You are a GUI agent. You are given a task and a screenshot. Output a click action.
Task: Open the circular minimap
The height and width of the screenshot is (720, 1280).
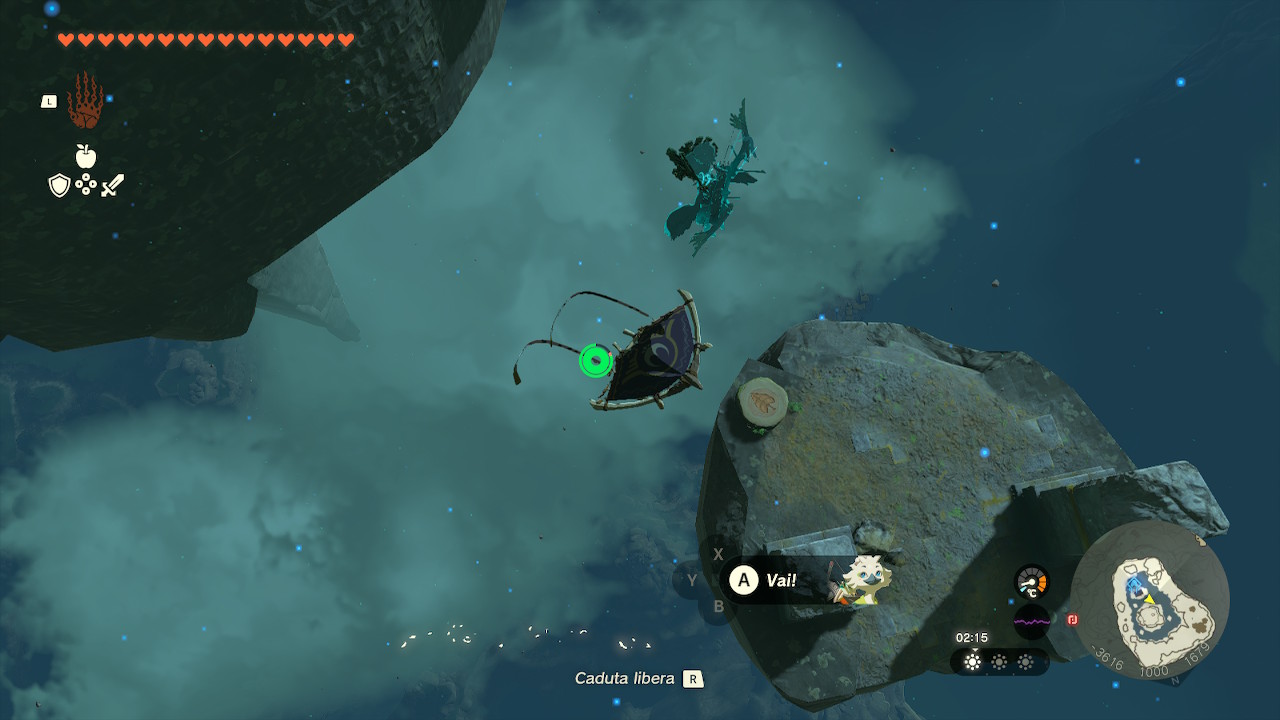point(1150,600)
